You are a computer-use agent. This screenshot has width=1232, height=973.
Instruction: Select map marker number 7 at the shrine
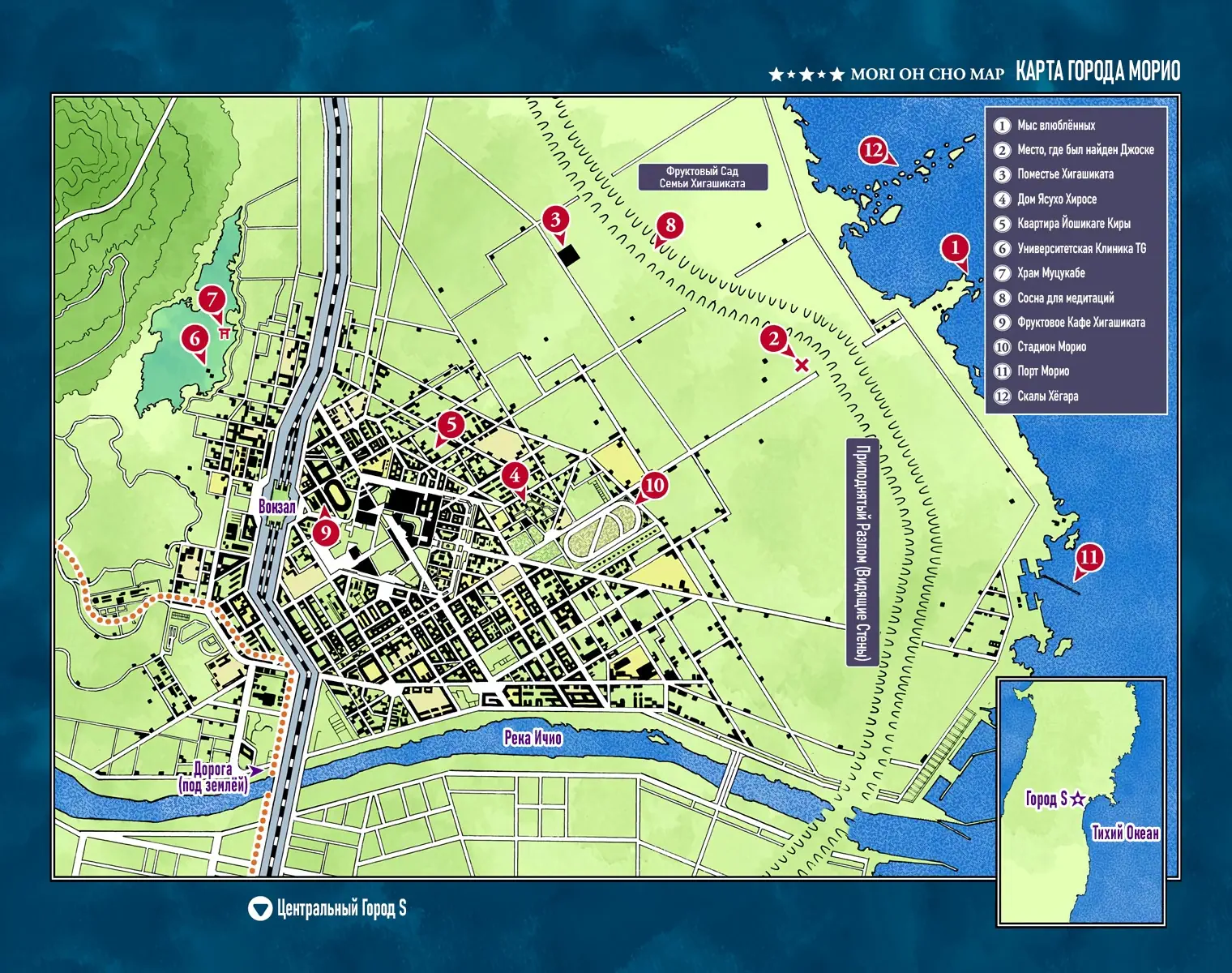click(212, 299)
